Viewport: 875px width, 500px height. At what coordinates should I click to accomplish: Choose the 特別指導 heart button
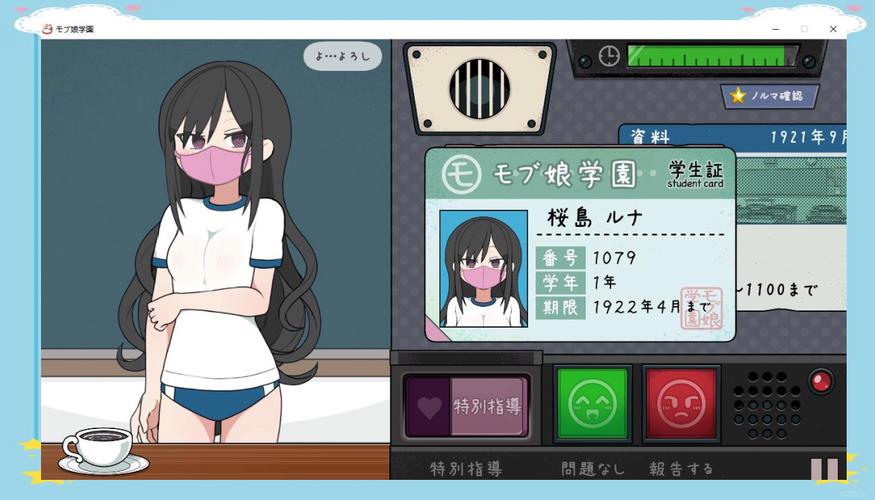(467, 406)
